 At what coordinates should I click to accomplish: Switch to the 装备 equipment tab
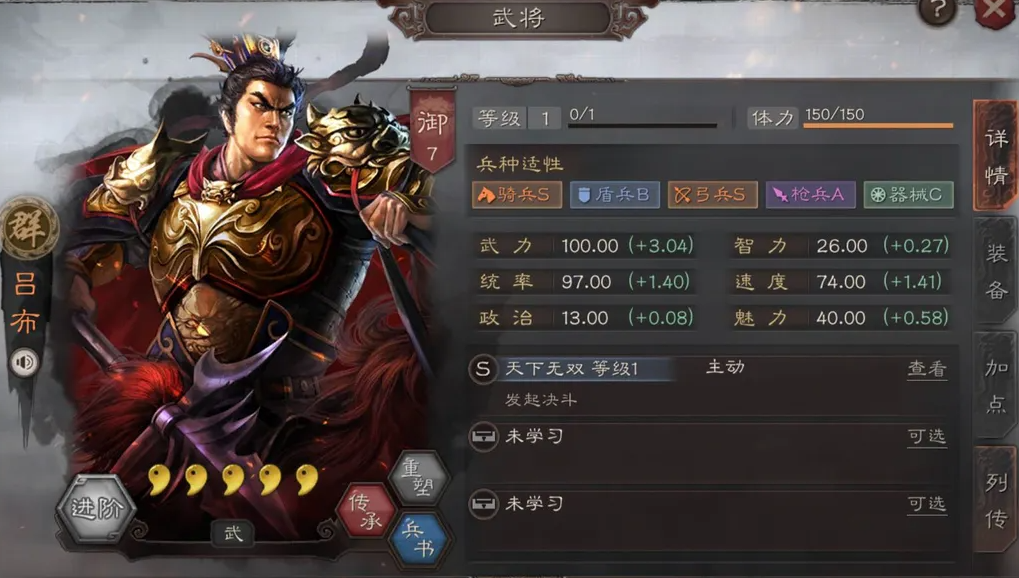[996, 272]
